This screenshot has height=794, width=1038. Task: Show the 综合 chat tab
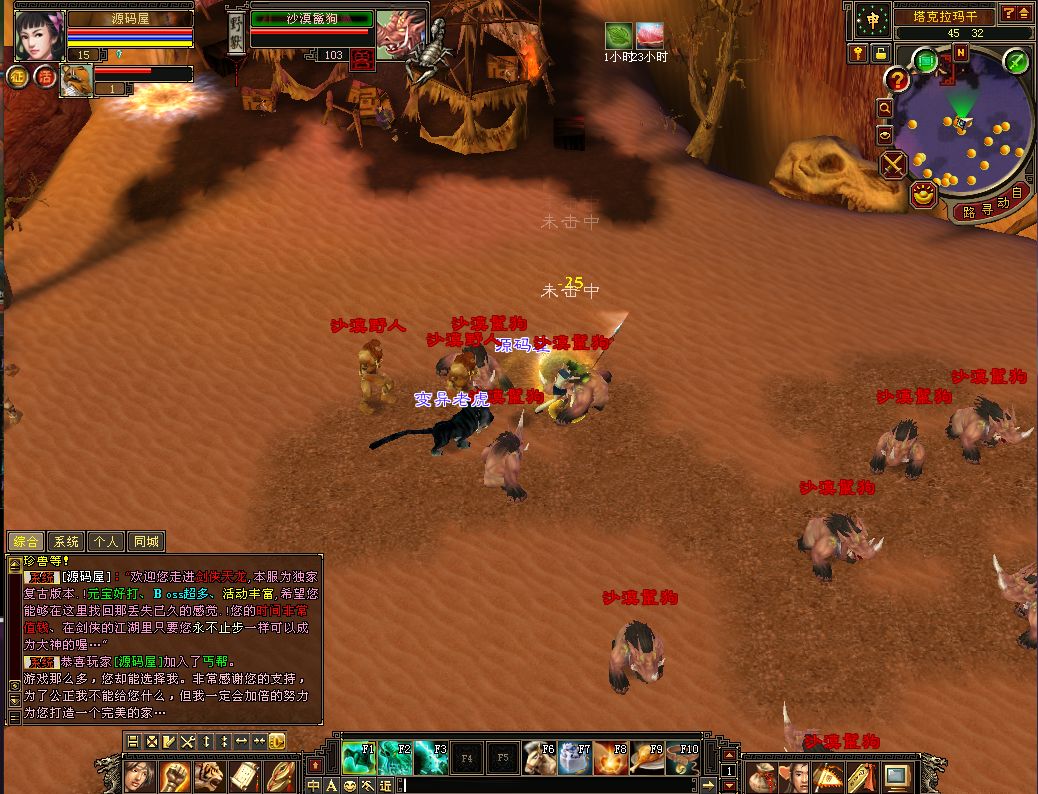(x=27, y=542)
